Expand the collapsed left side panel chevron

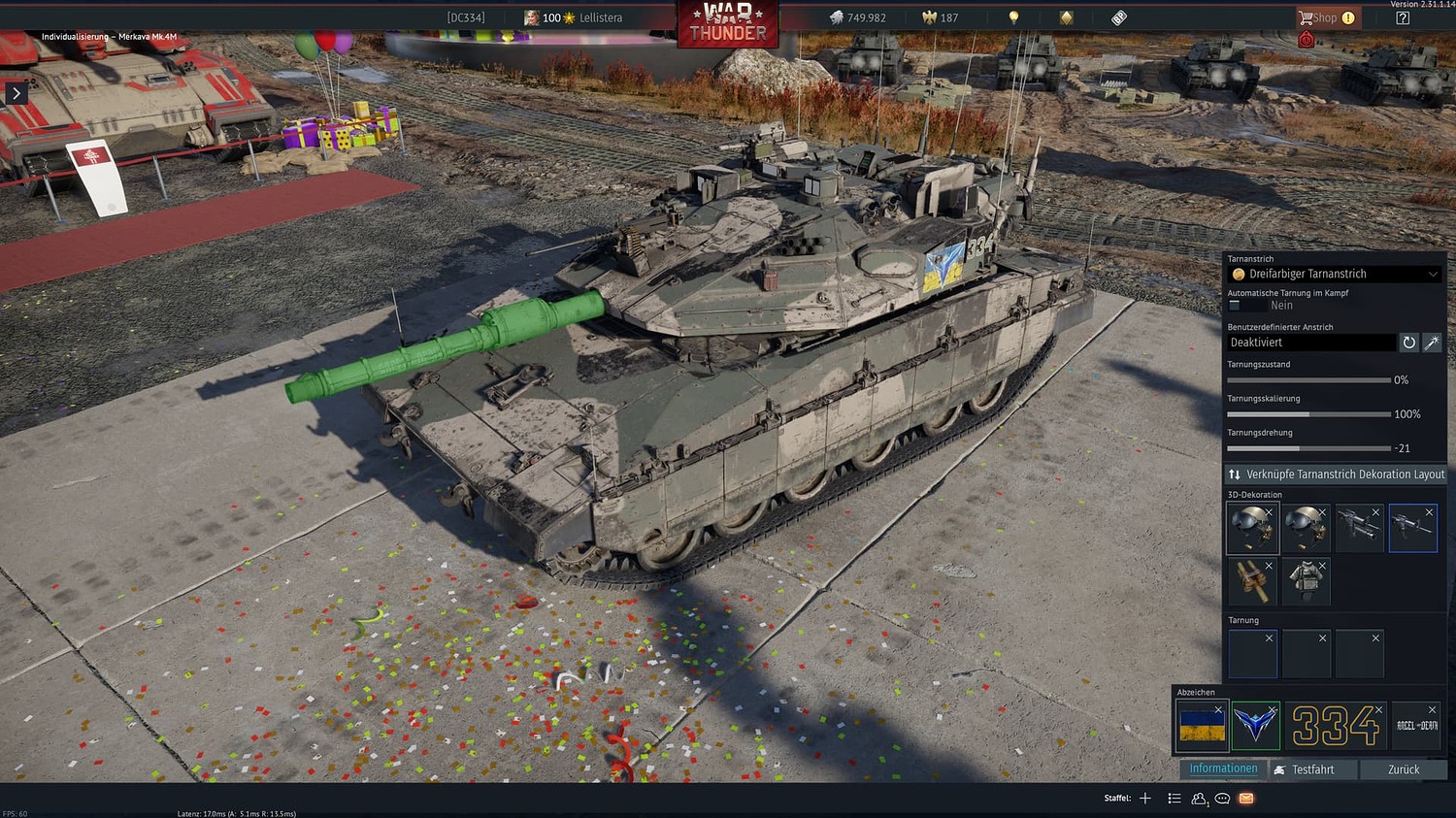coord(17,93)
